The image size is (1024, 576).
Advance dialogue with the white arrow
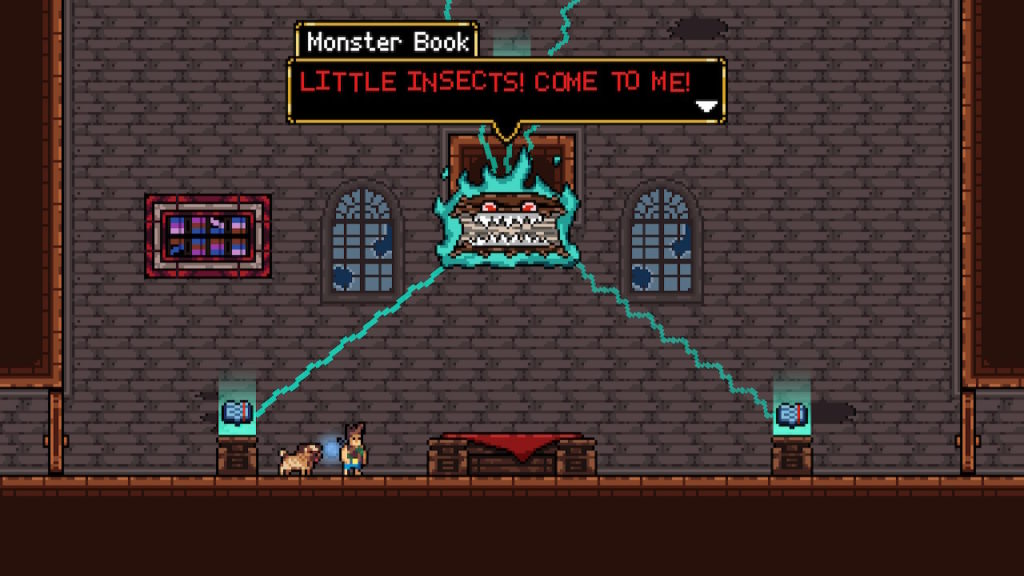[x=707, y=106]
